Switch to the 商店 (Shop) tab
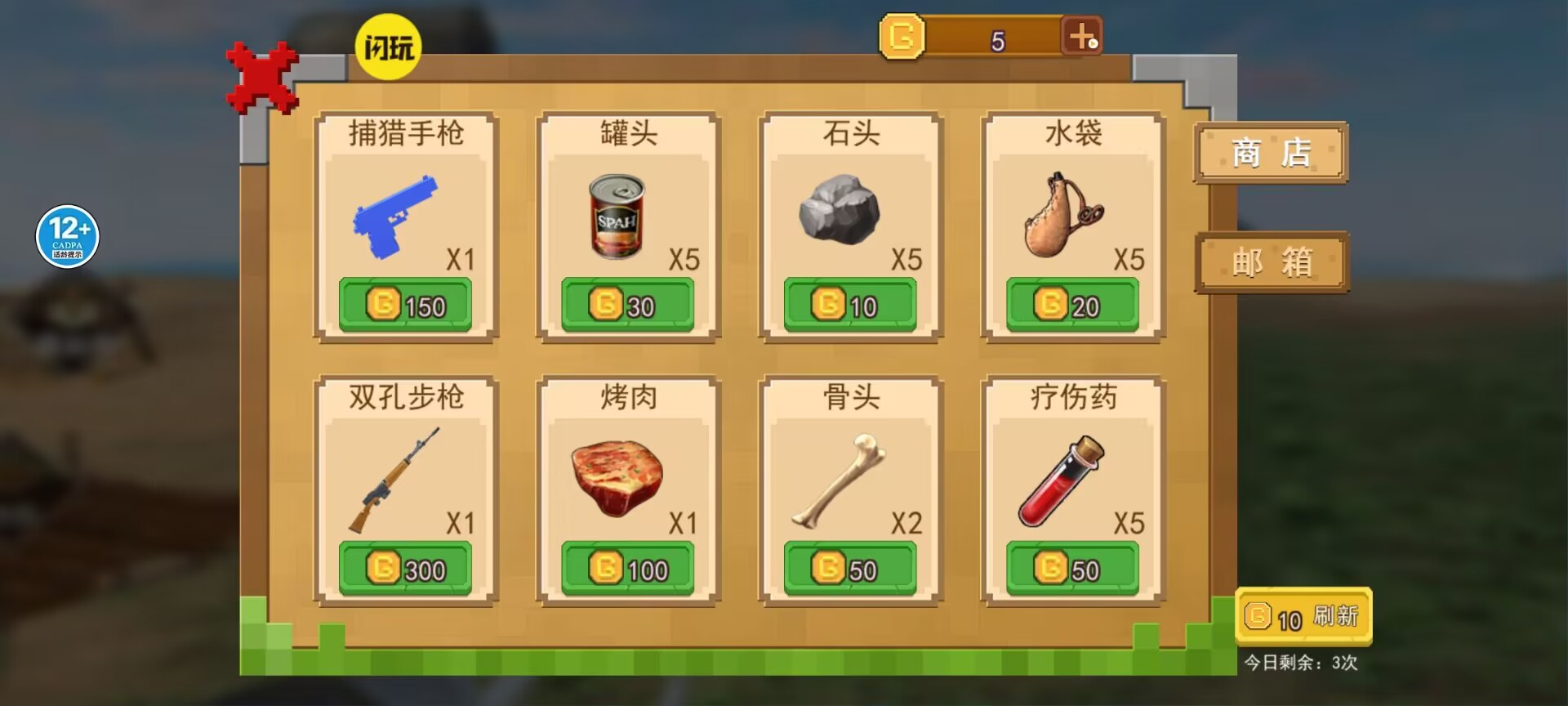 tap(1271, 154)
